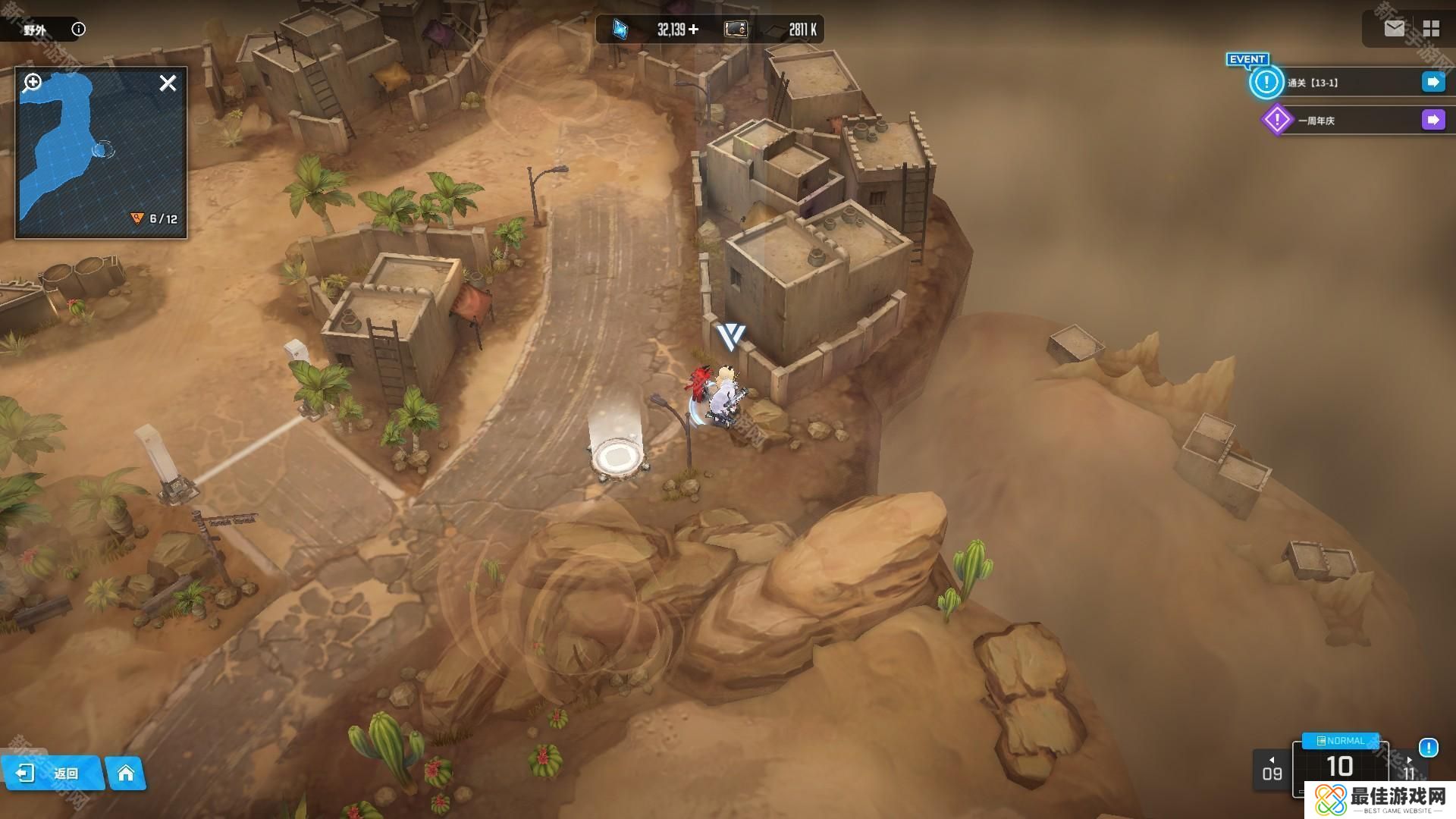Close the minimap panel
This screenshot has height=819, width=1456.
(168, 83)
